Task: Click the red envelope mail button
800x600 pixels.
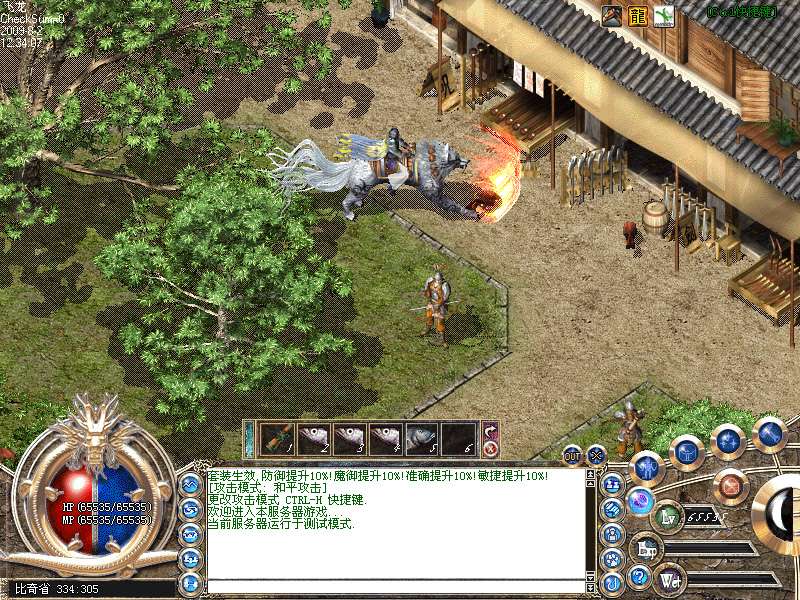Action: (732, 487)
